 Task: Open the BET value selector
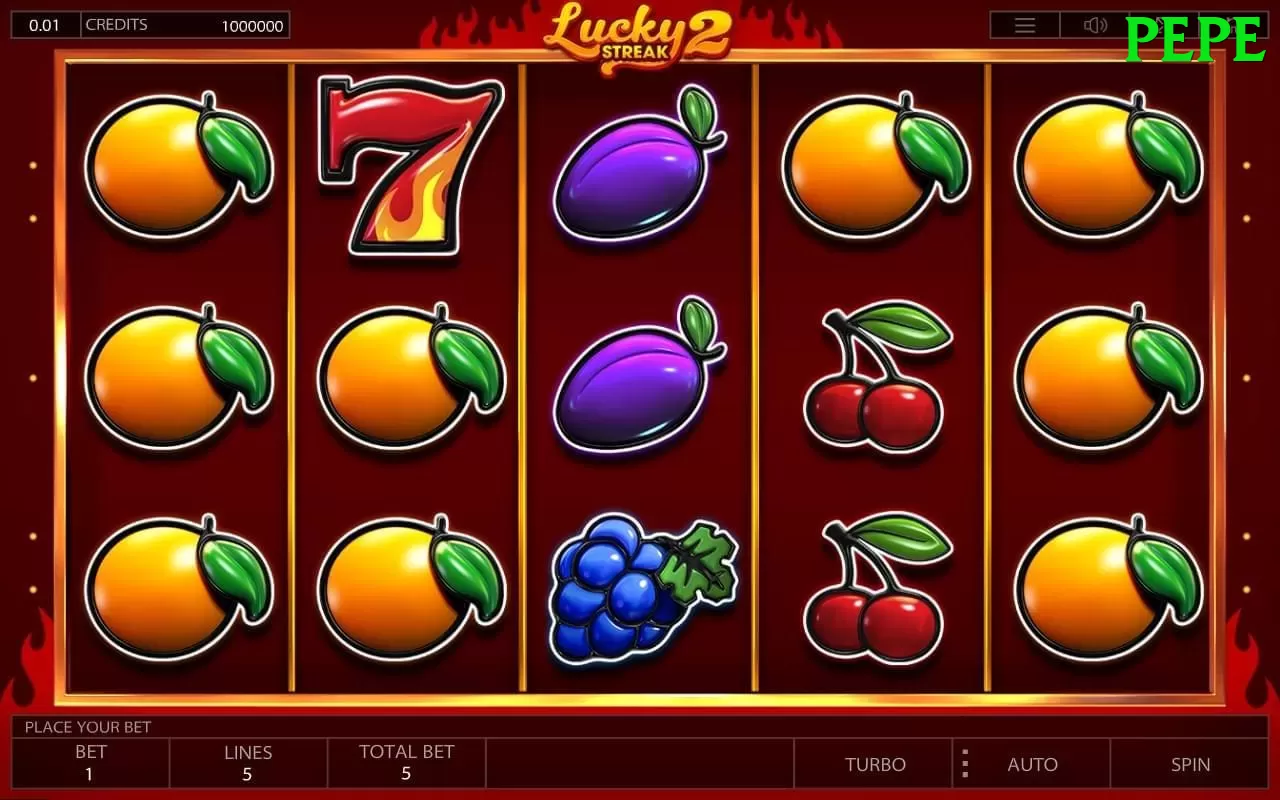coord(90,764)
